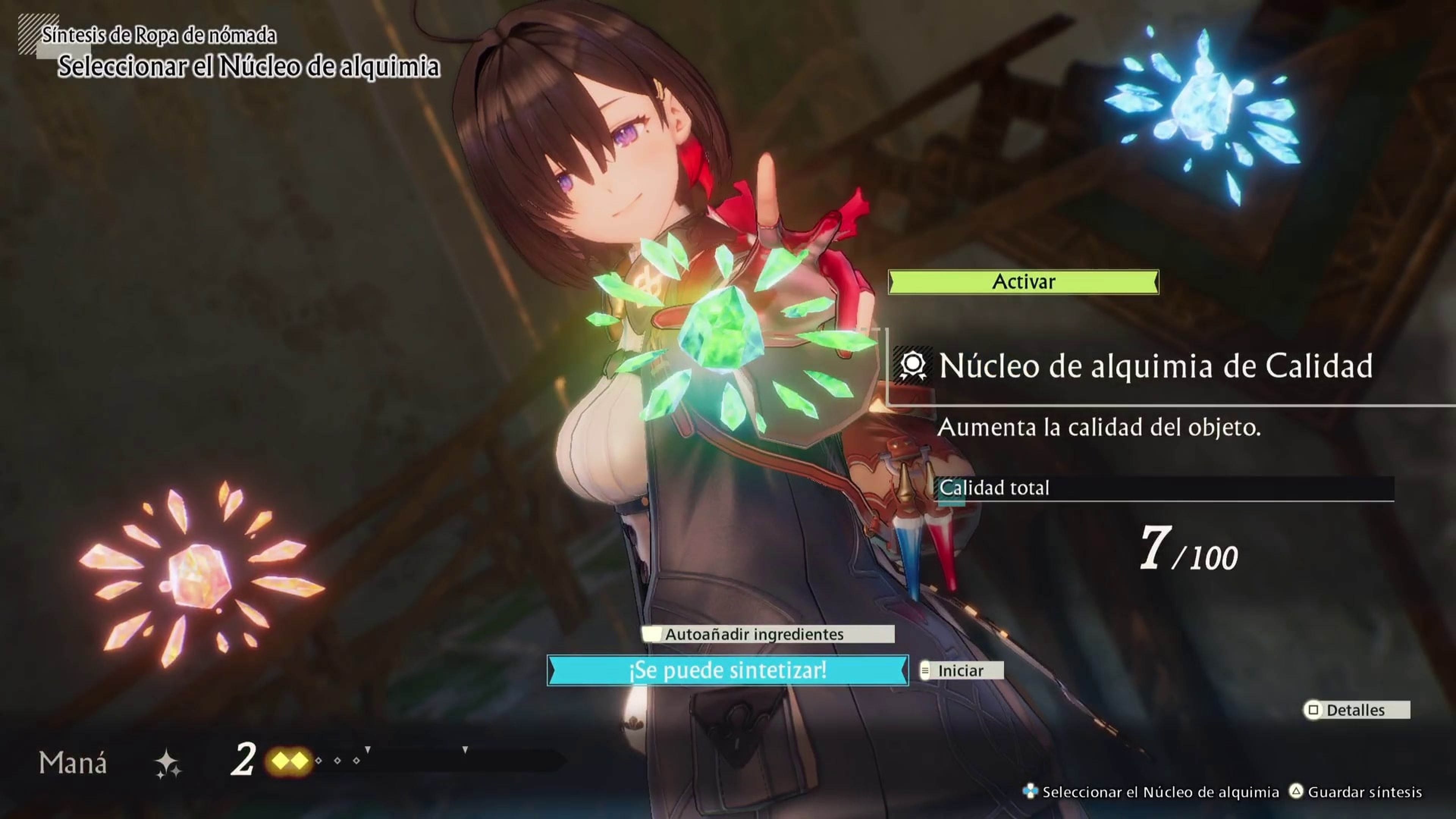
Task: Start synthesis with the Iniciar button
Action: (961, 671)
